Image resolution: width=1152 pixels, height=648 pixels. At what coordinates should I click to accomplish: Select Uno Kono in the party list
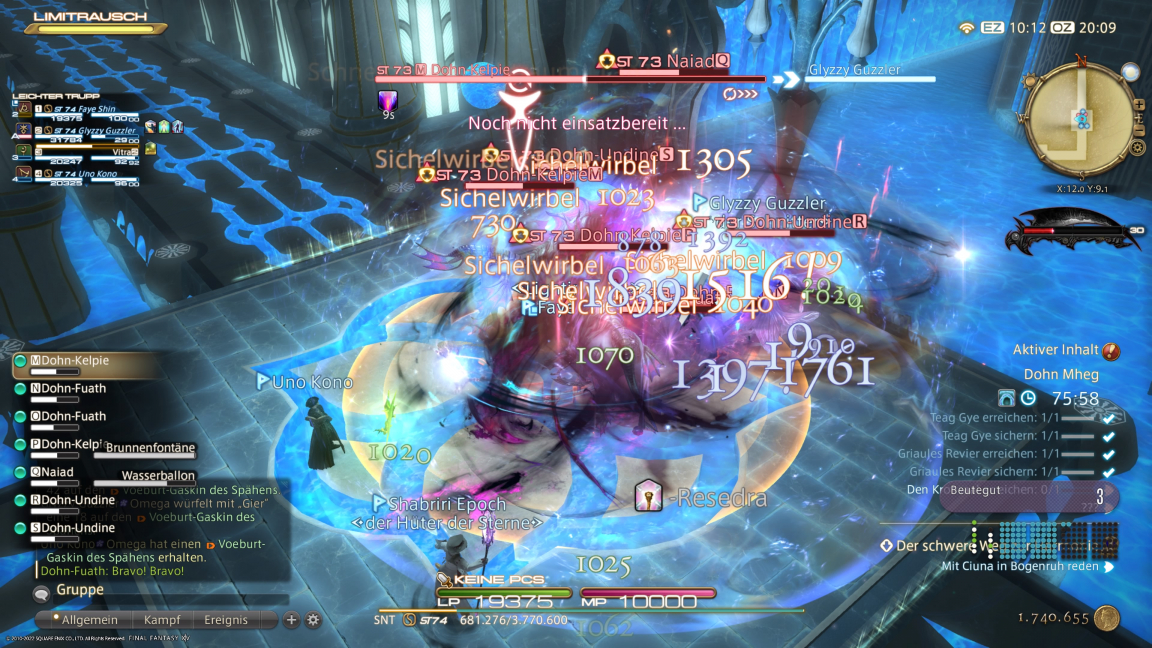[94, 173]
